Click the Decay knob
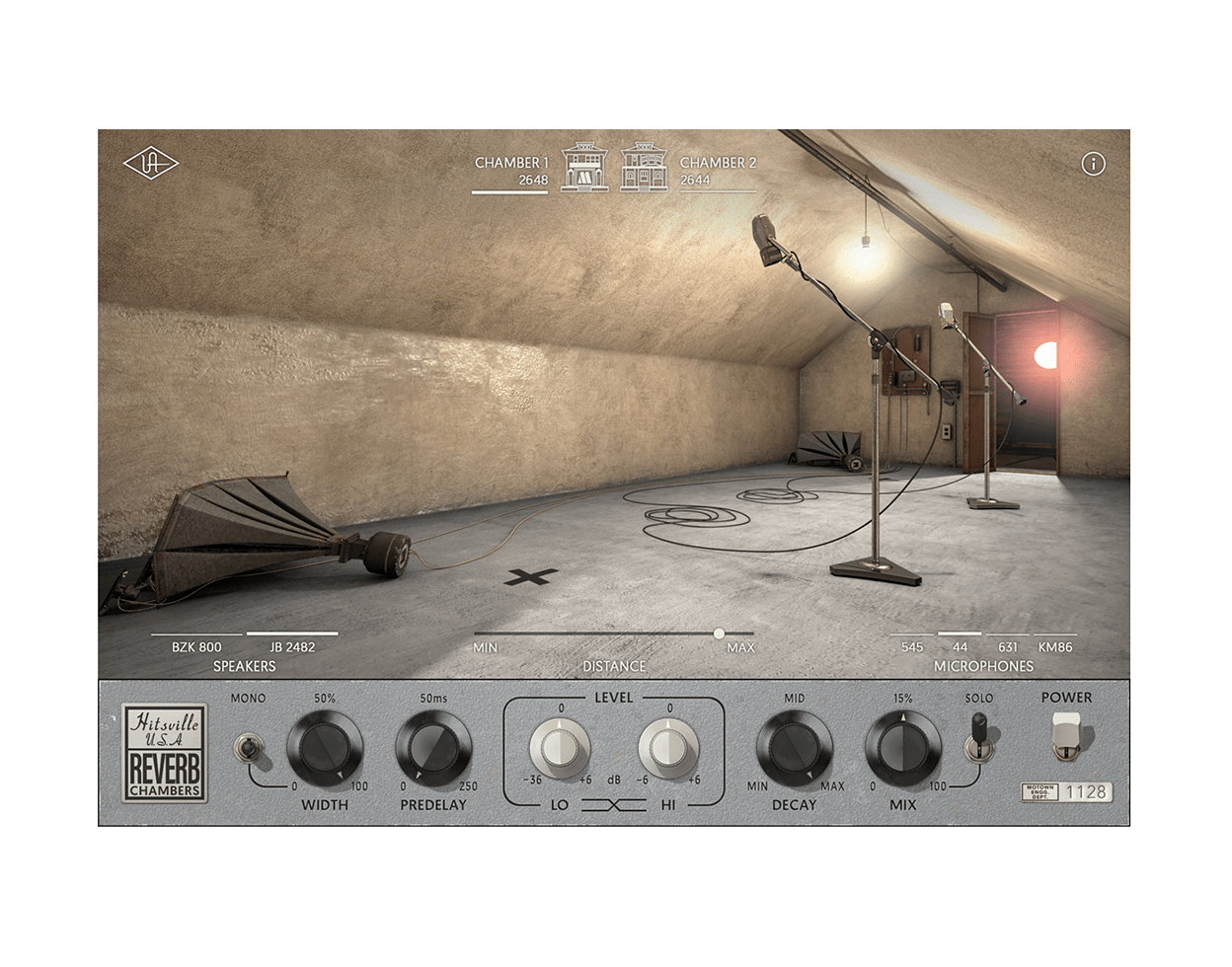 [794, 748]
